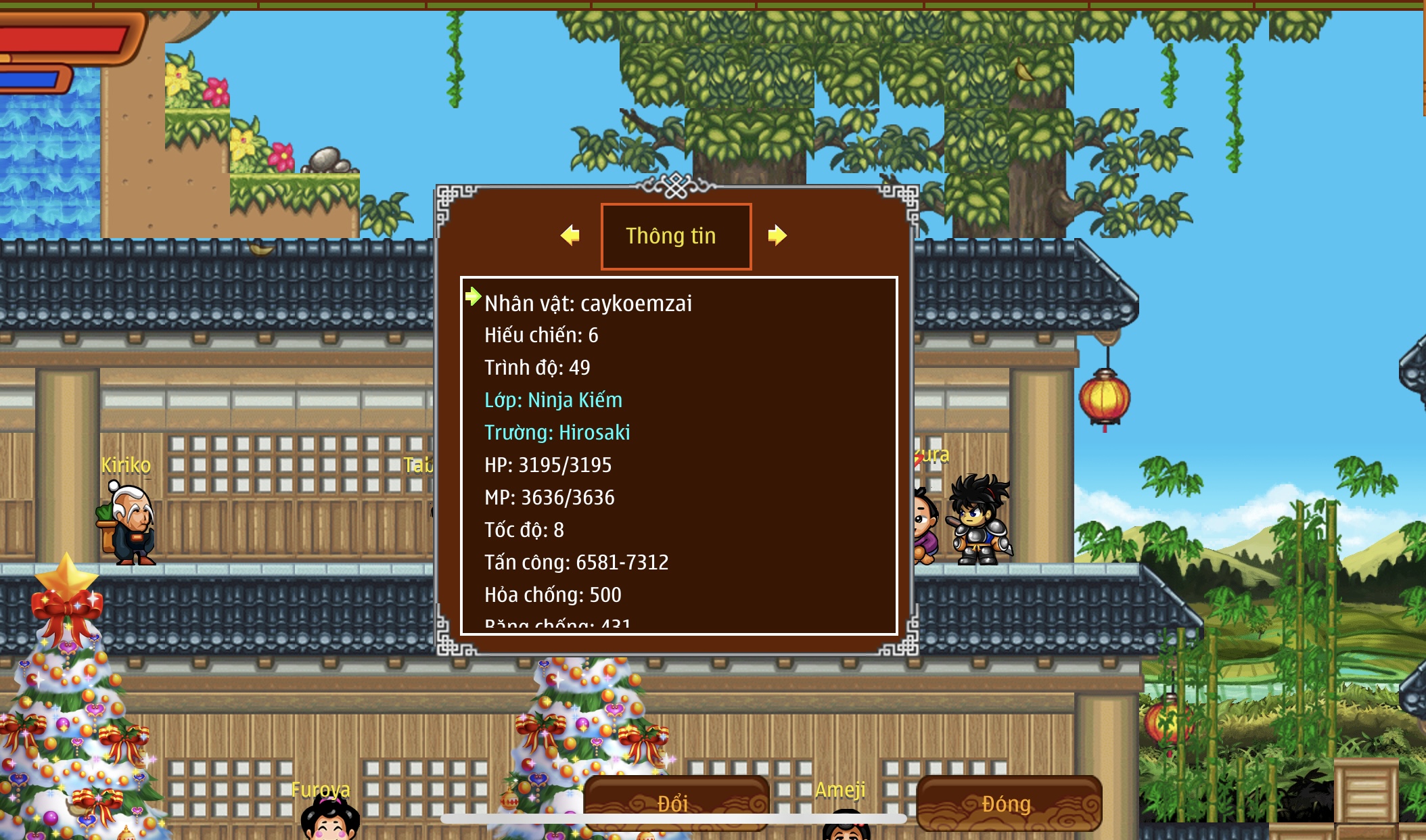Viewport: 1426px width, 840px height.
Task: Select the Trường: Hirosaki row
Action: 557,433
